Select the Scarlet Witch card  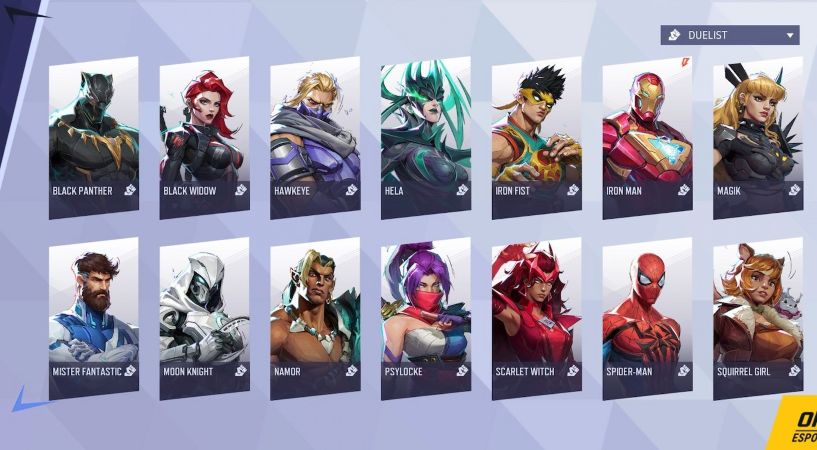tap(536, 317)
